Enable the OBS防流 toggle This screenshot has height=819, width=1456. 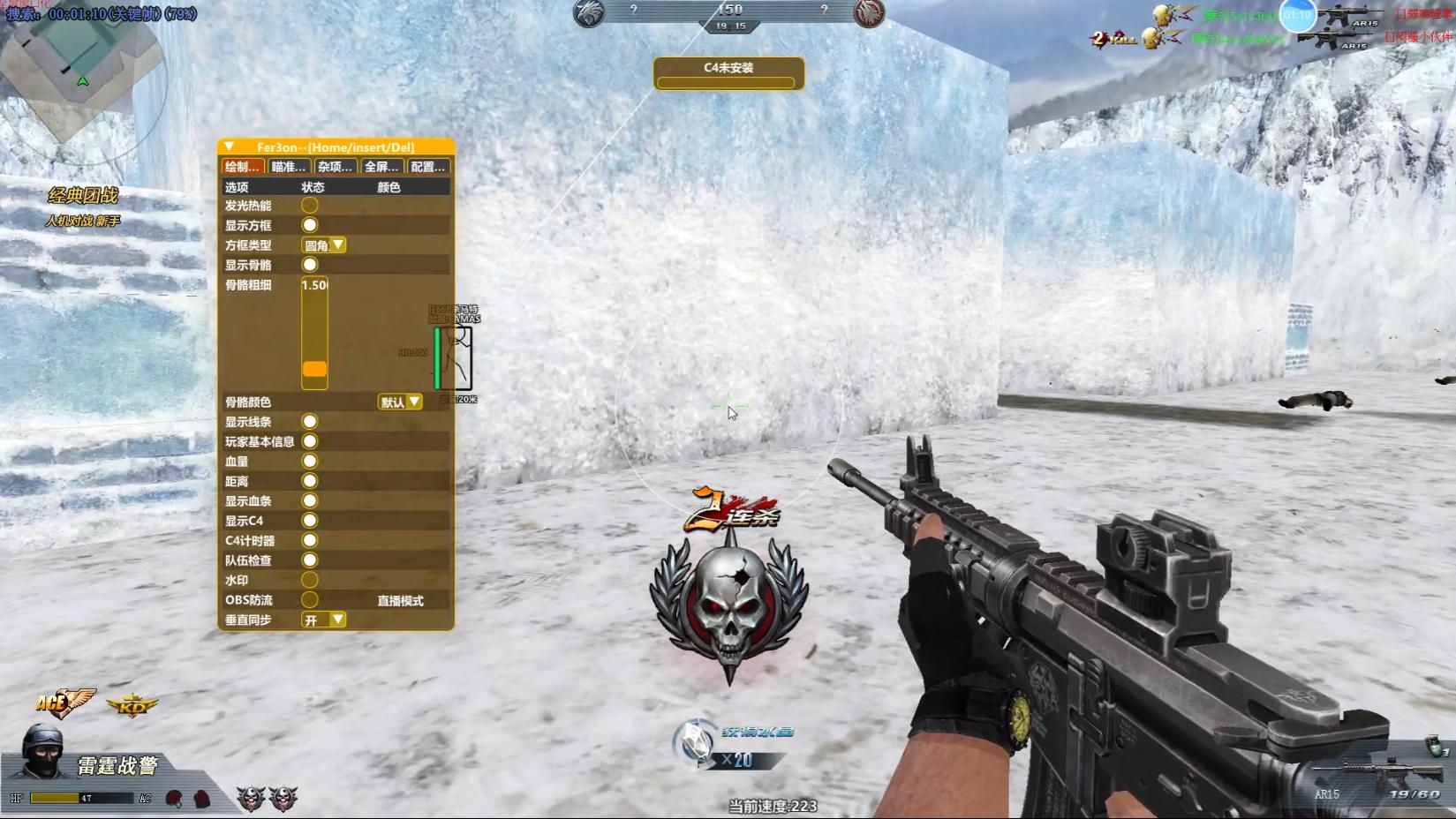[x=310, y=600]
